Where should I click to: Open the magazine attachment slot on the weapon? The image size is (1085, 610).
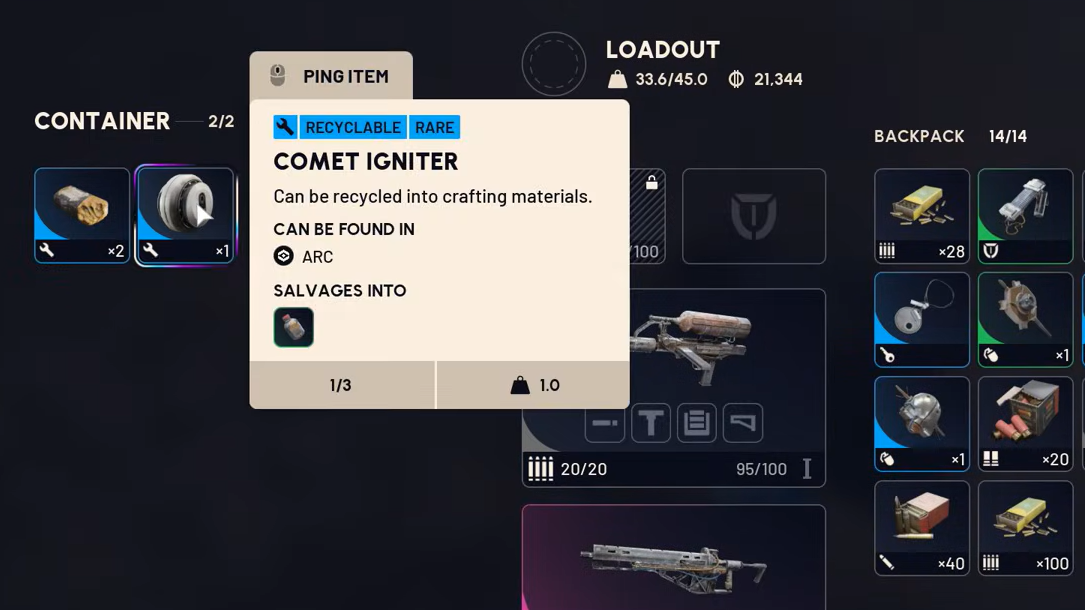[697, 423]
